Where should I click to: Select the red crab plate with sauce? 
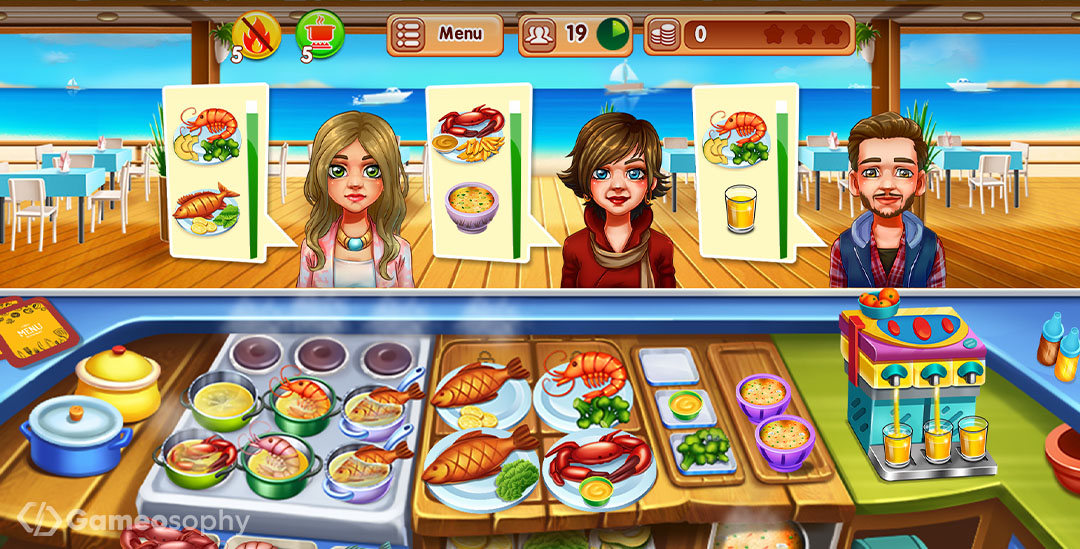[x=597, y=465]
